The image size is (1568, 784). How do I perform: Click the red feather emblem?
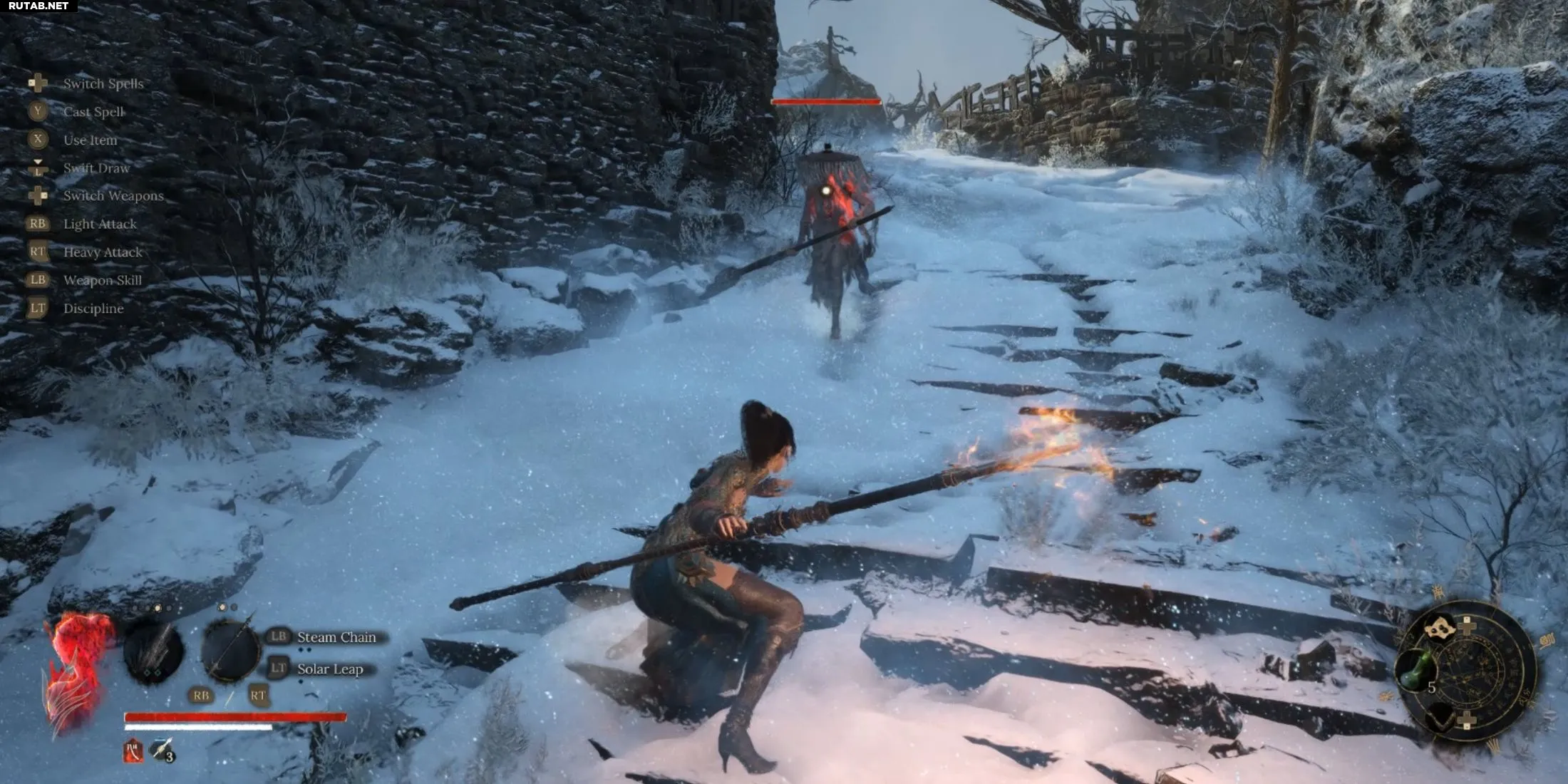(x=77, y=670)
